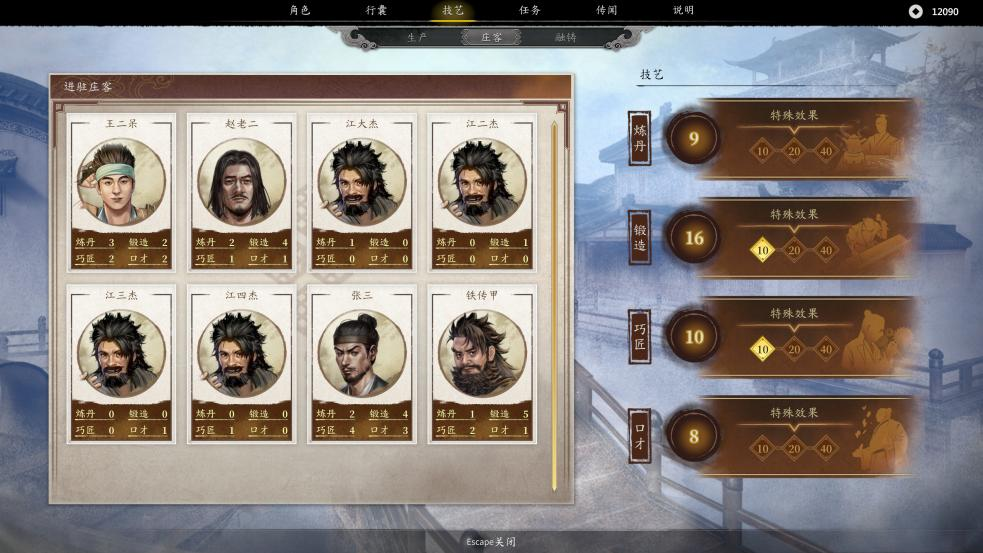Open the 说明 tab
Image resolution: width=983 pixels, height=553 pixels.
[x=683, y=11]
